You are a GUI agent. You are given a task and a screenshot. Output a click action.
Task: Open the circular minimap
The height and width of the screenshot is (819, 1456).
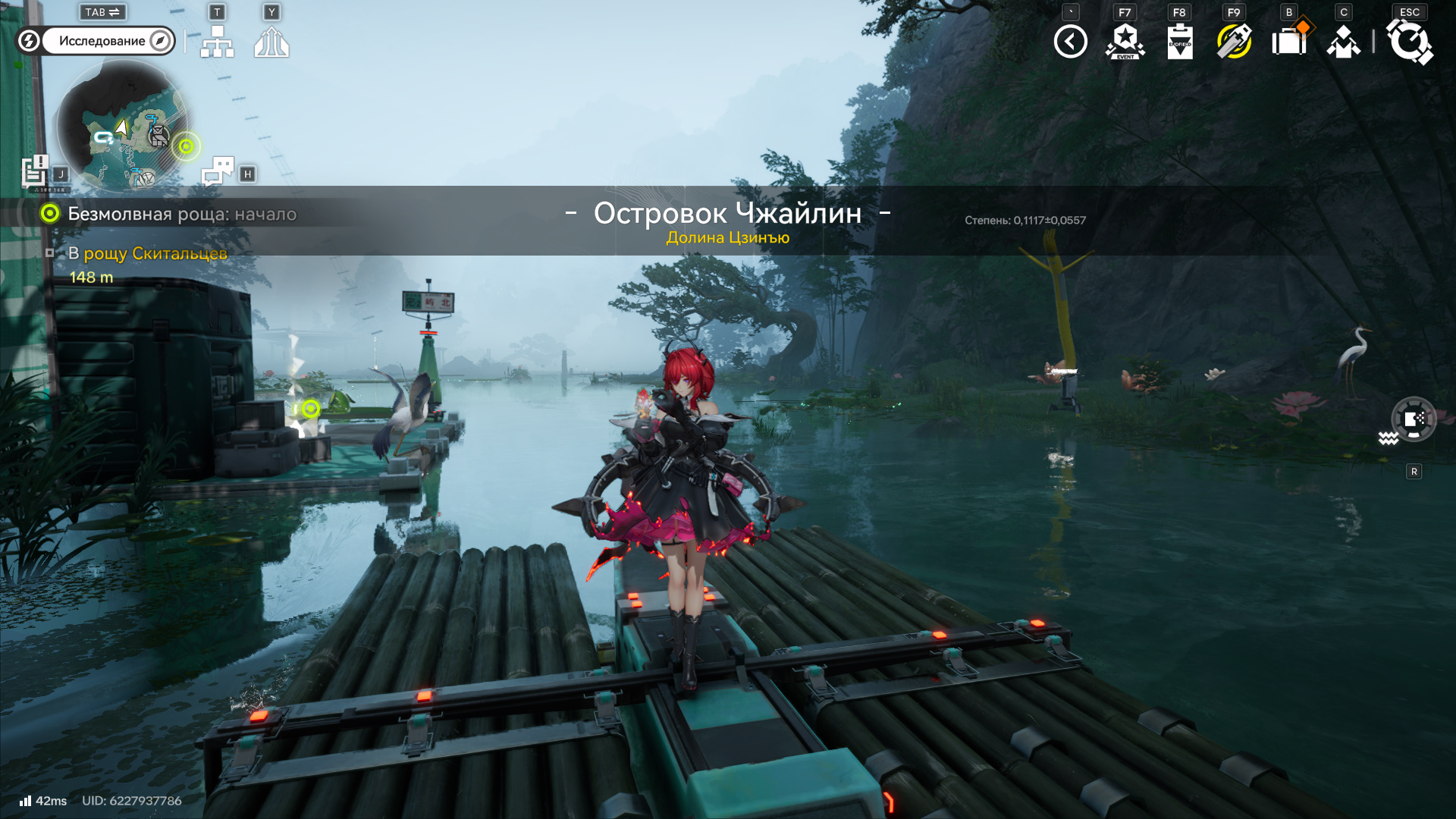point(123,126)
